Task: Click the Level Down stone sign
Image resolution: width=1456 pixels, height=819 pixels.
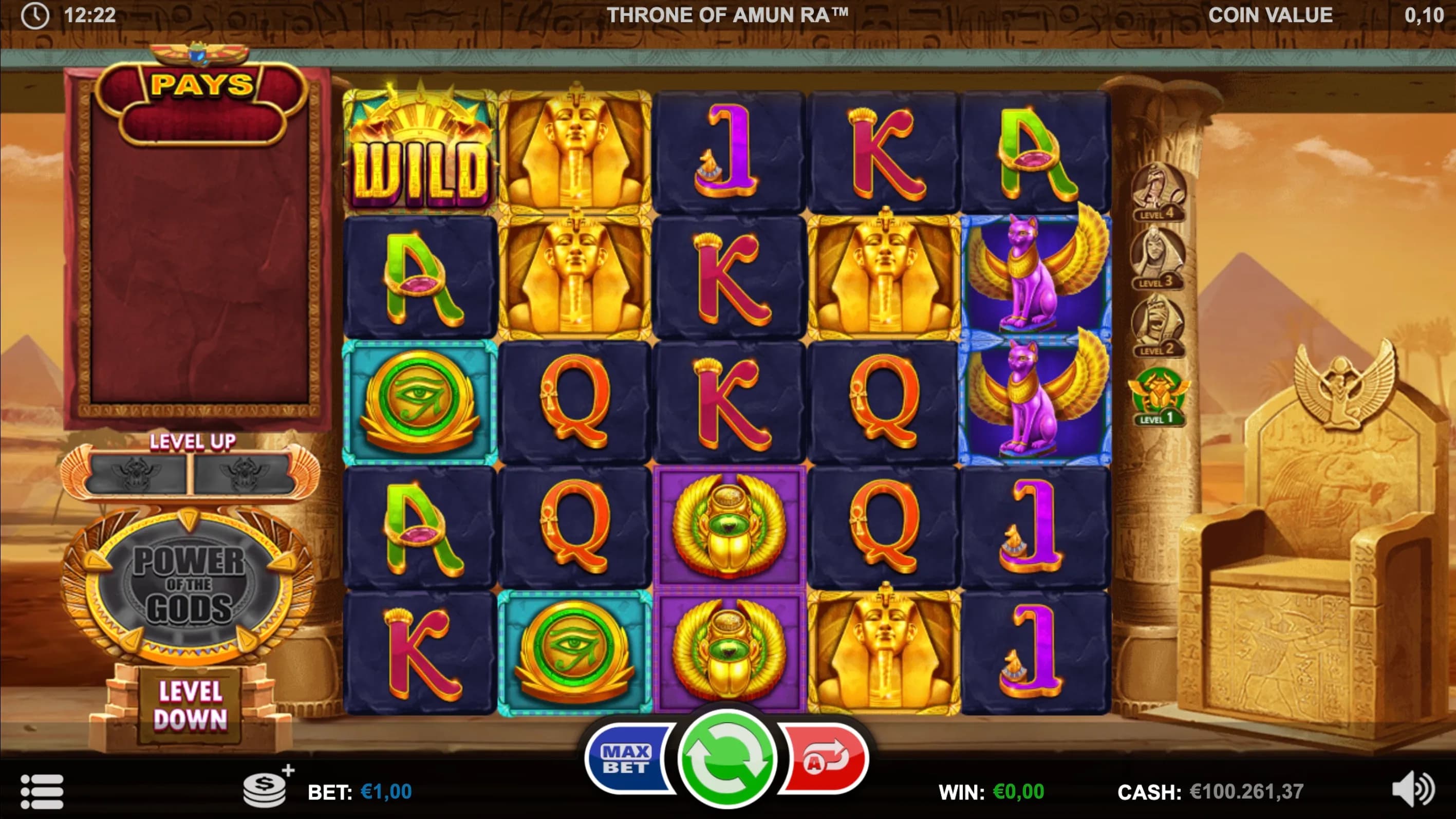Action: click(191, 706)
